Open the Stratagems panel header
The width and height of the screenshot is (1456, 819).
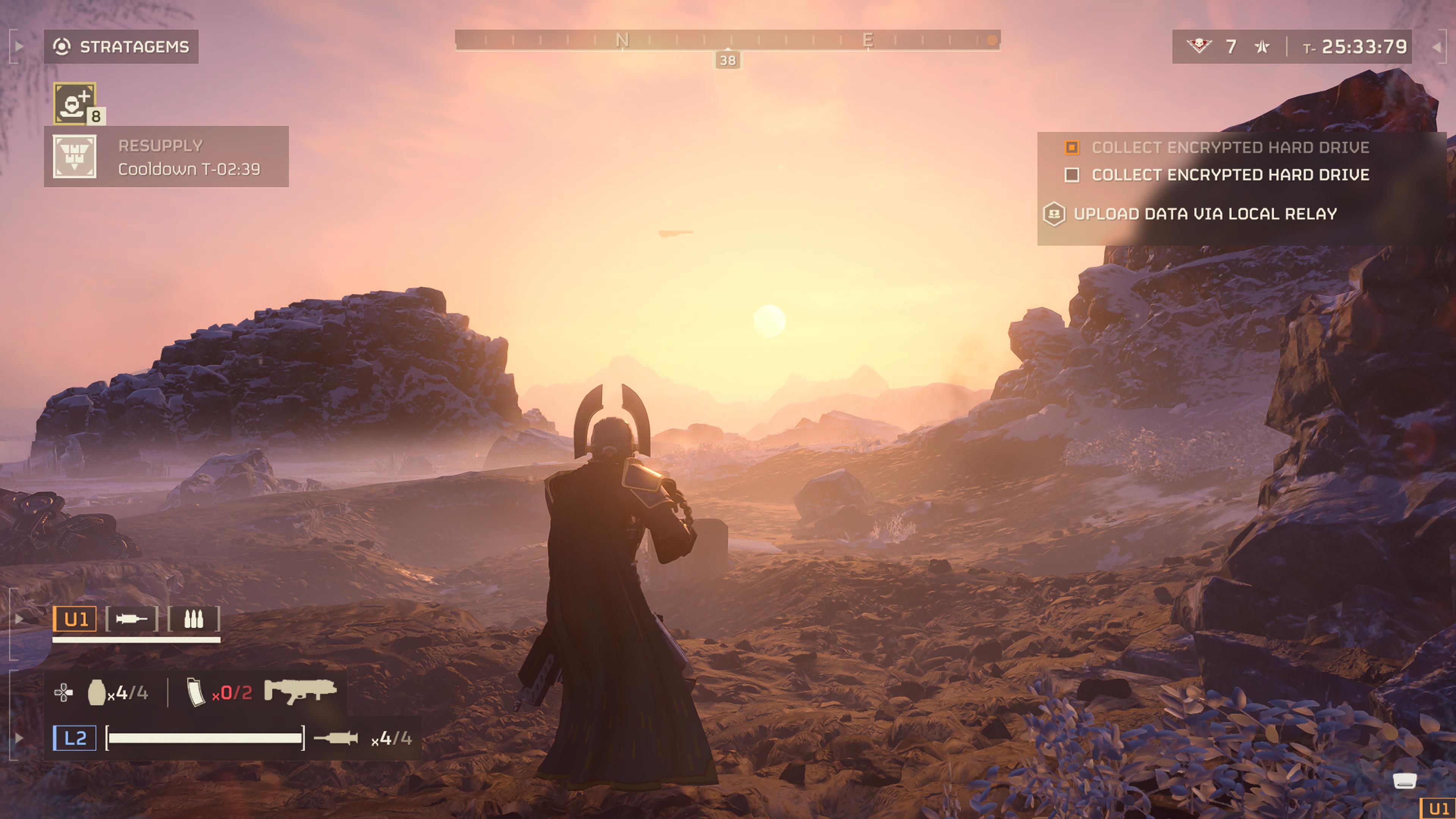pos(121,46)
